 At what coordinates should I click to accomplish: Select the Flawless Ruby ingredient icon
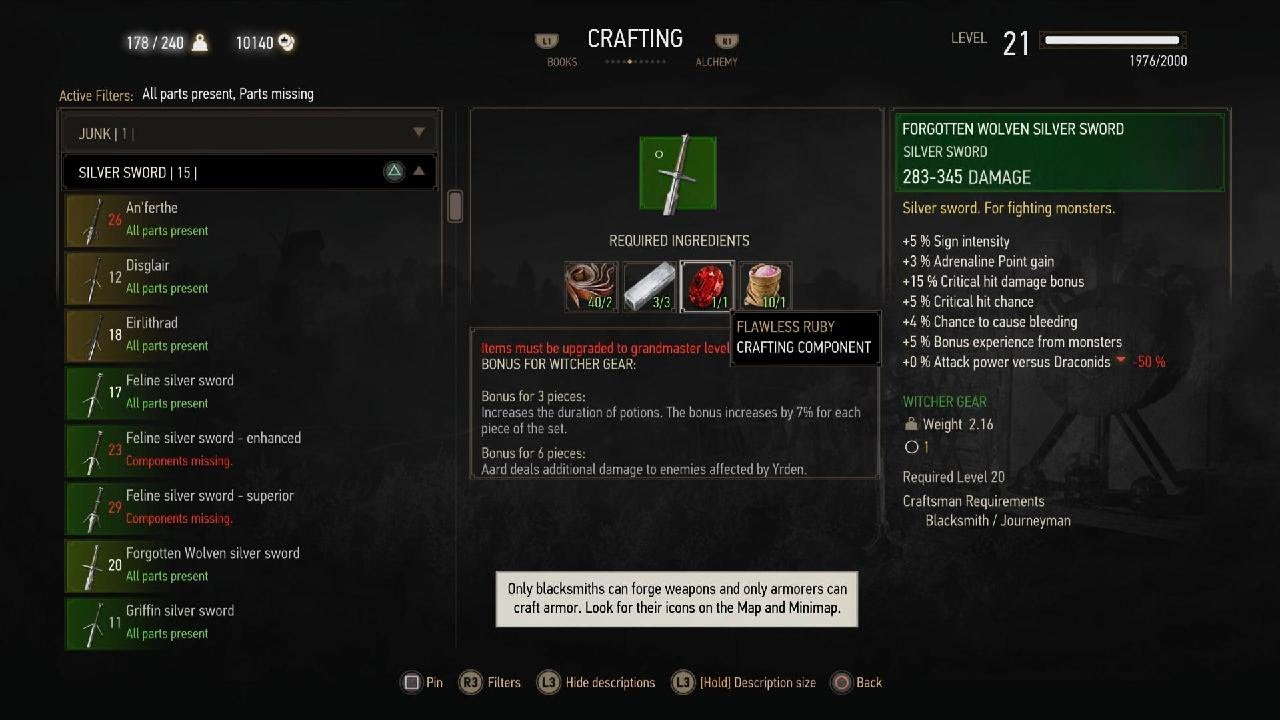[707, 287]
